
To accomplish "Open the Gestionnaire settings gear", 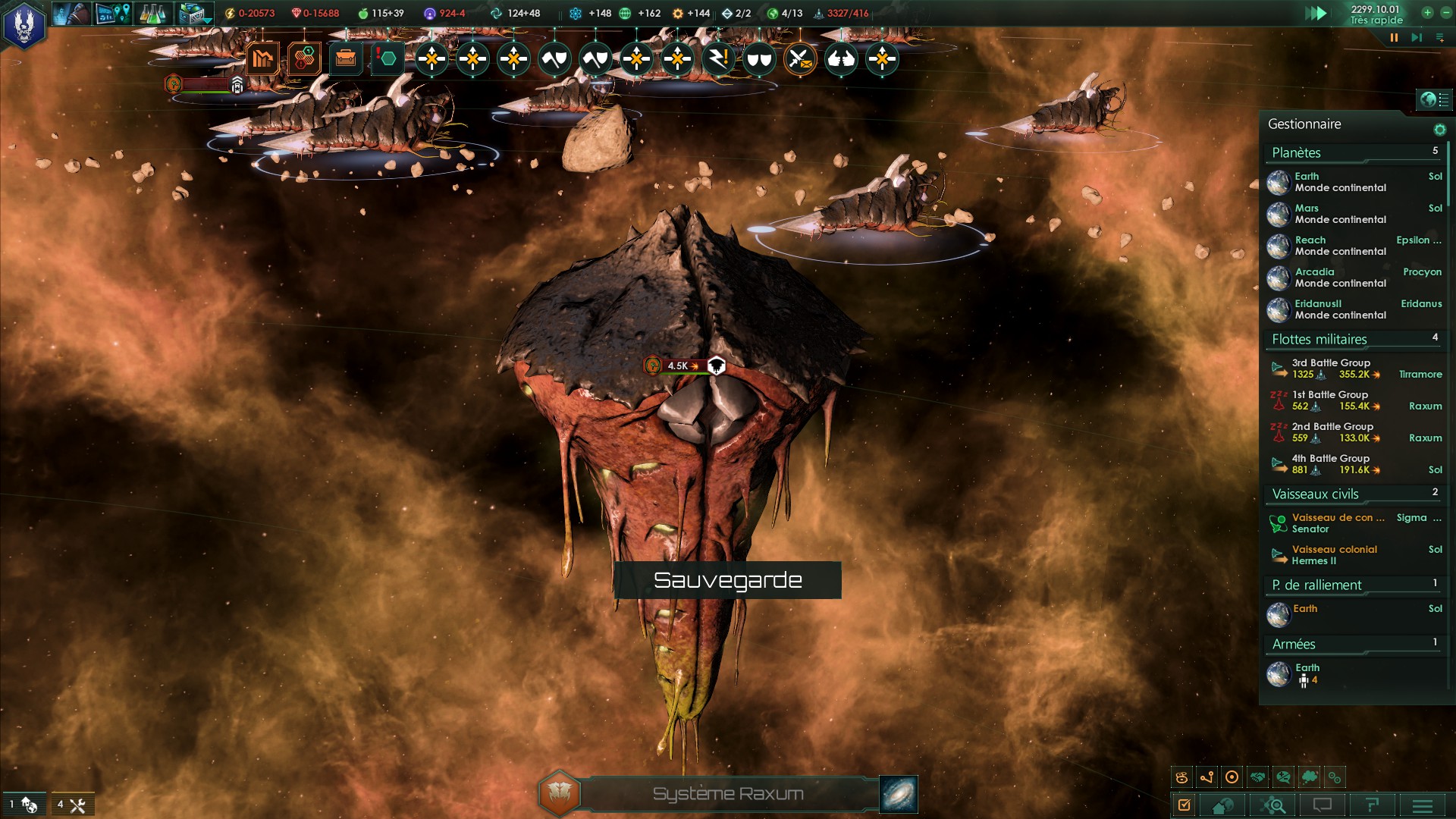I will pos(1439,130).
